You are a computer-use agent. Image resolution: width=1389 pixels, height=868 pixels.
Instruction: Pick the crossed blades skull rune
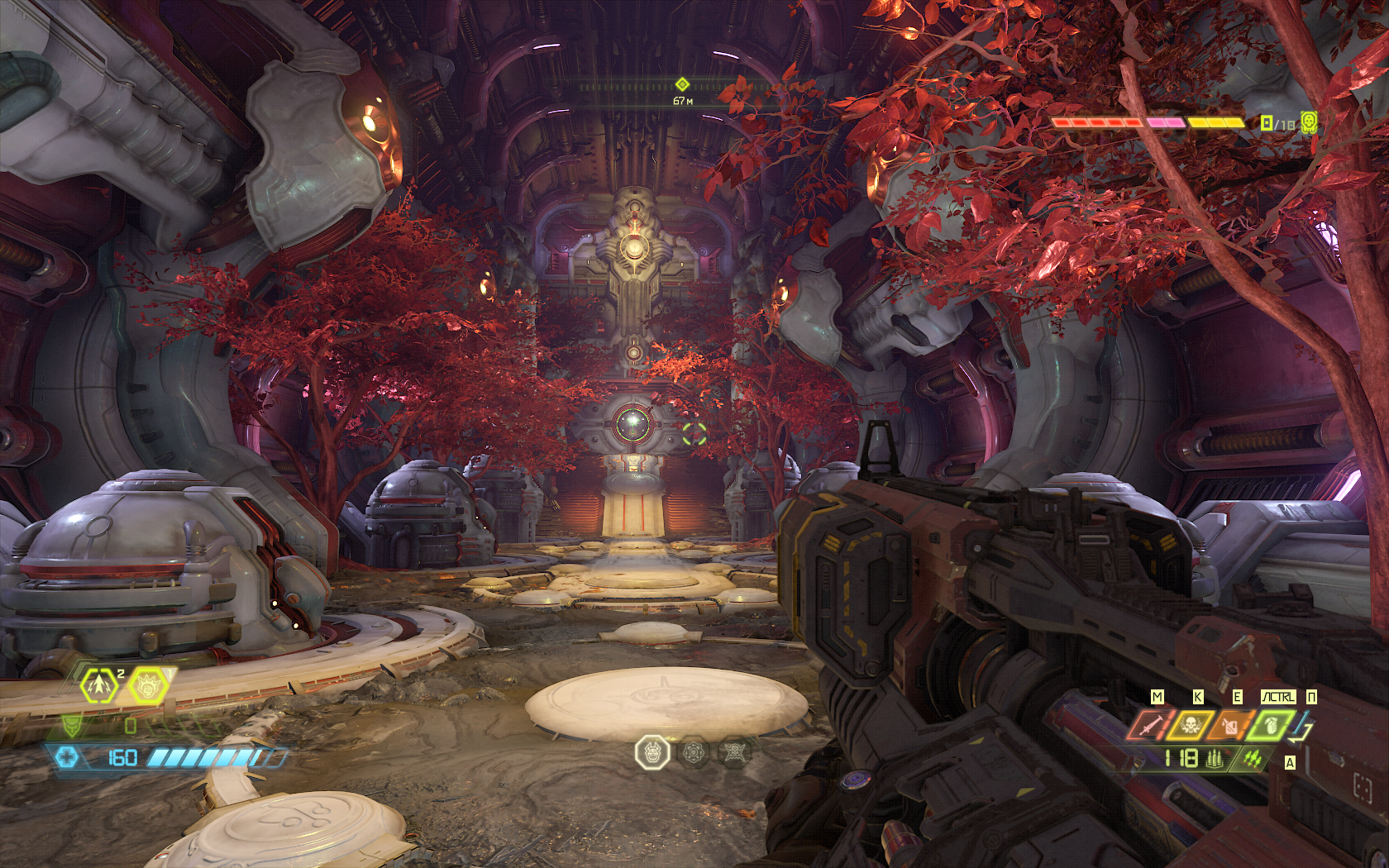pos(734,753)
